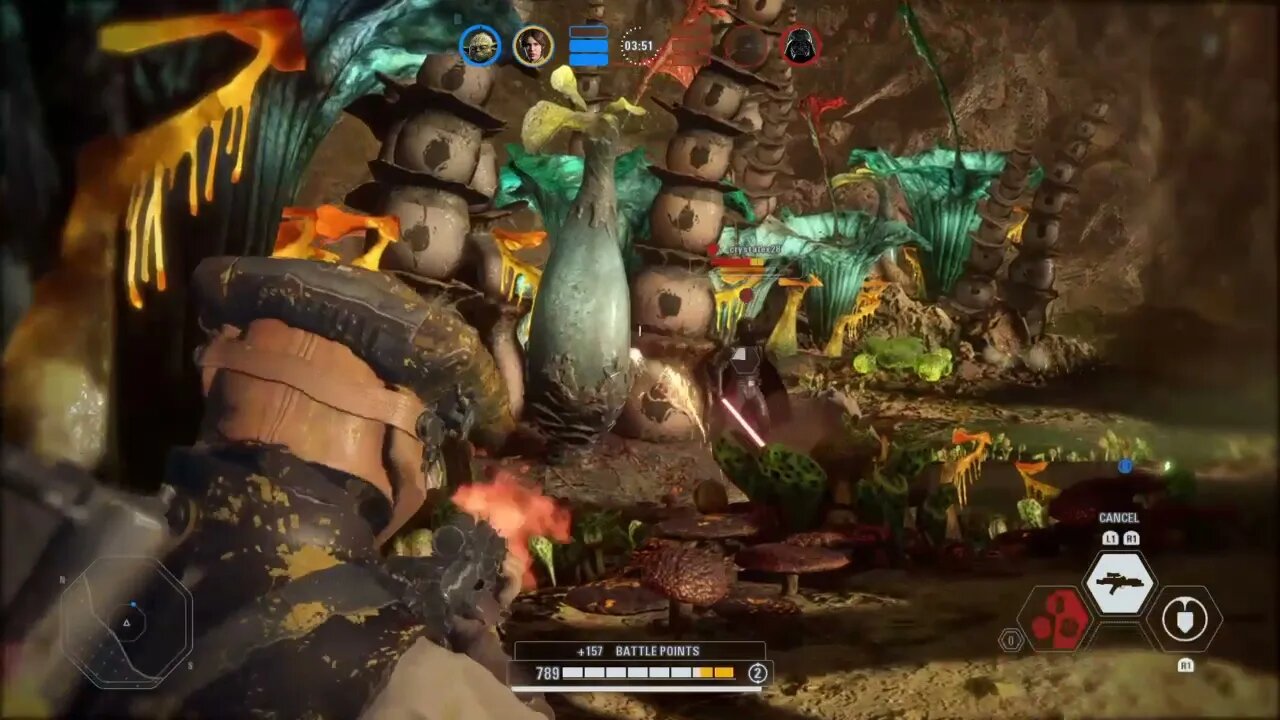The height and width of the screenshot is (720, 1280).
Task: Select the Yoda hero portrait
Action: [x=480, y=45]
